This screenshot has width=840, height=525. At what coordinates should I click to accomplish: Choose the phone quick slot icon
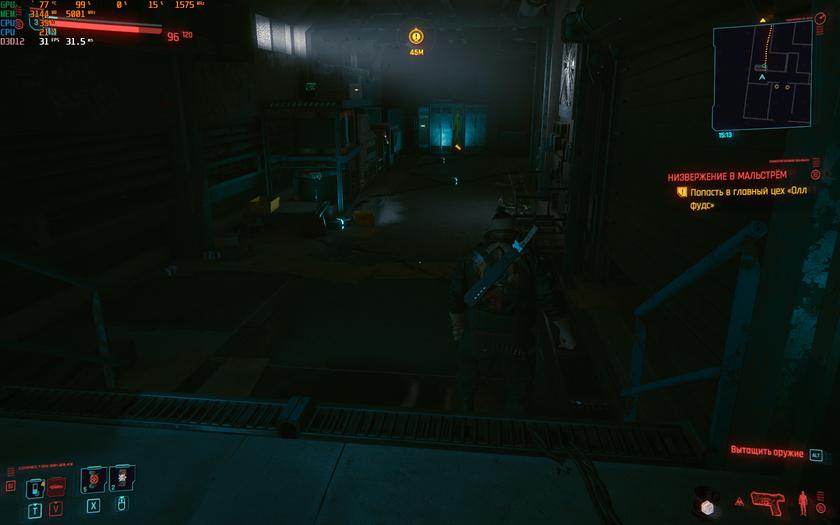pos(36,488)
